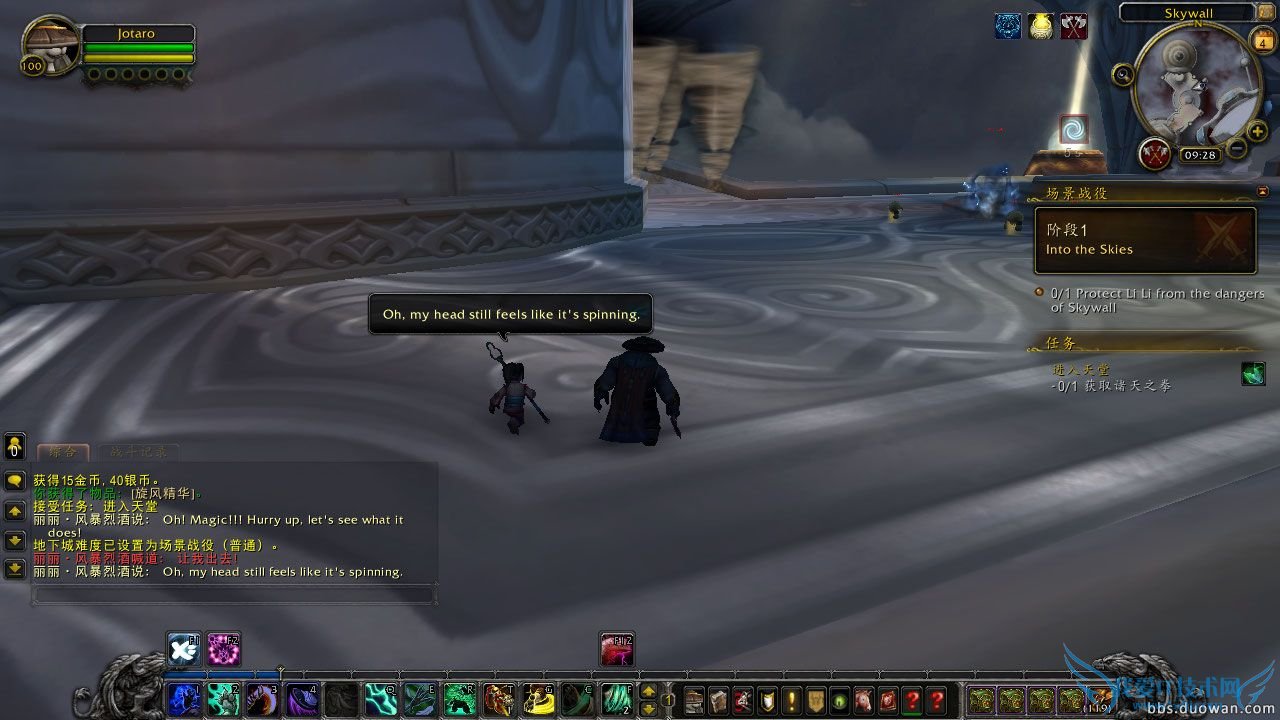Click the scroll-to-bottom arrow beside the chat
This screenshot has height=720, width=1280.
(x=13, y=566)
